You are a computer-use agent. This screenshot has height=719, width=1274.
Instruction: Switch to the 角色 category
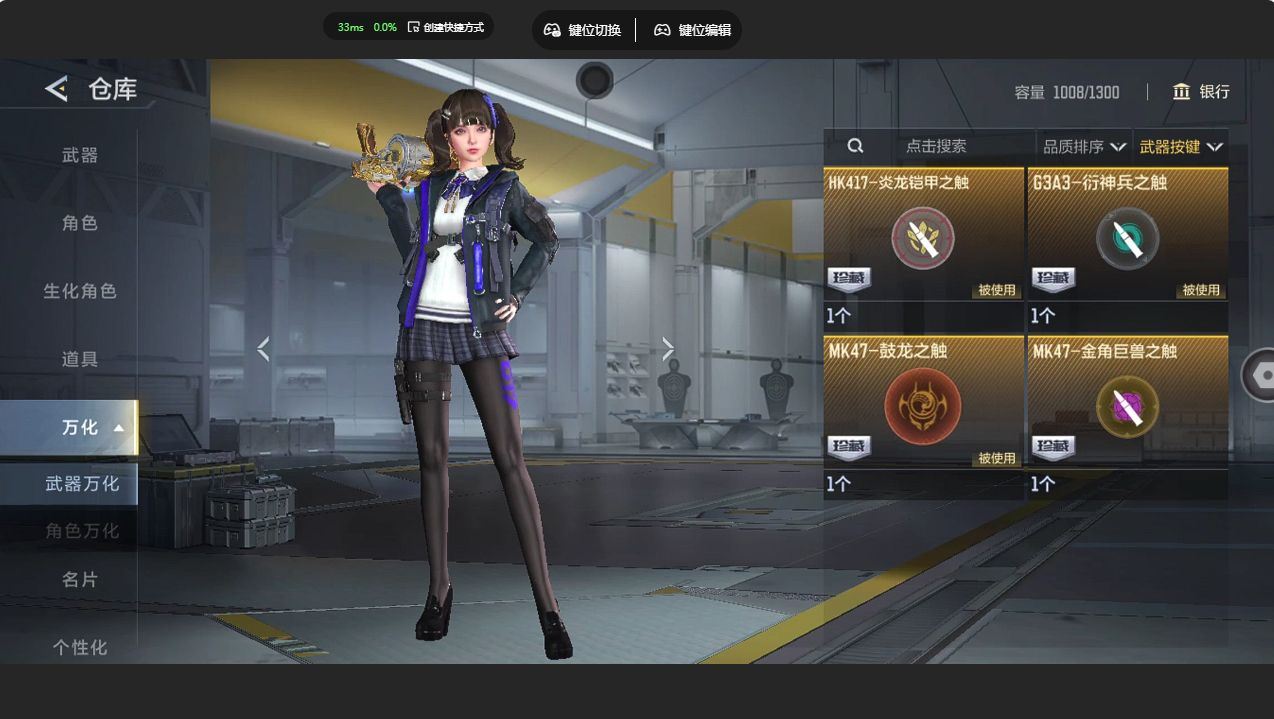click(80, 223)
